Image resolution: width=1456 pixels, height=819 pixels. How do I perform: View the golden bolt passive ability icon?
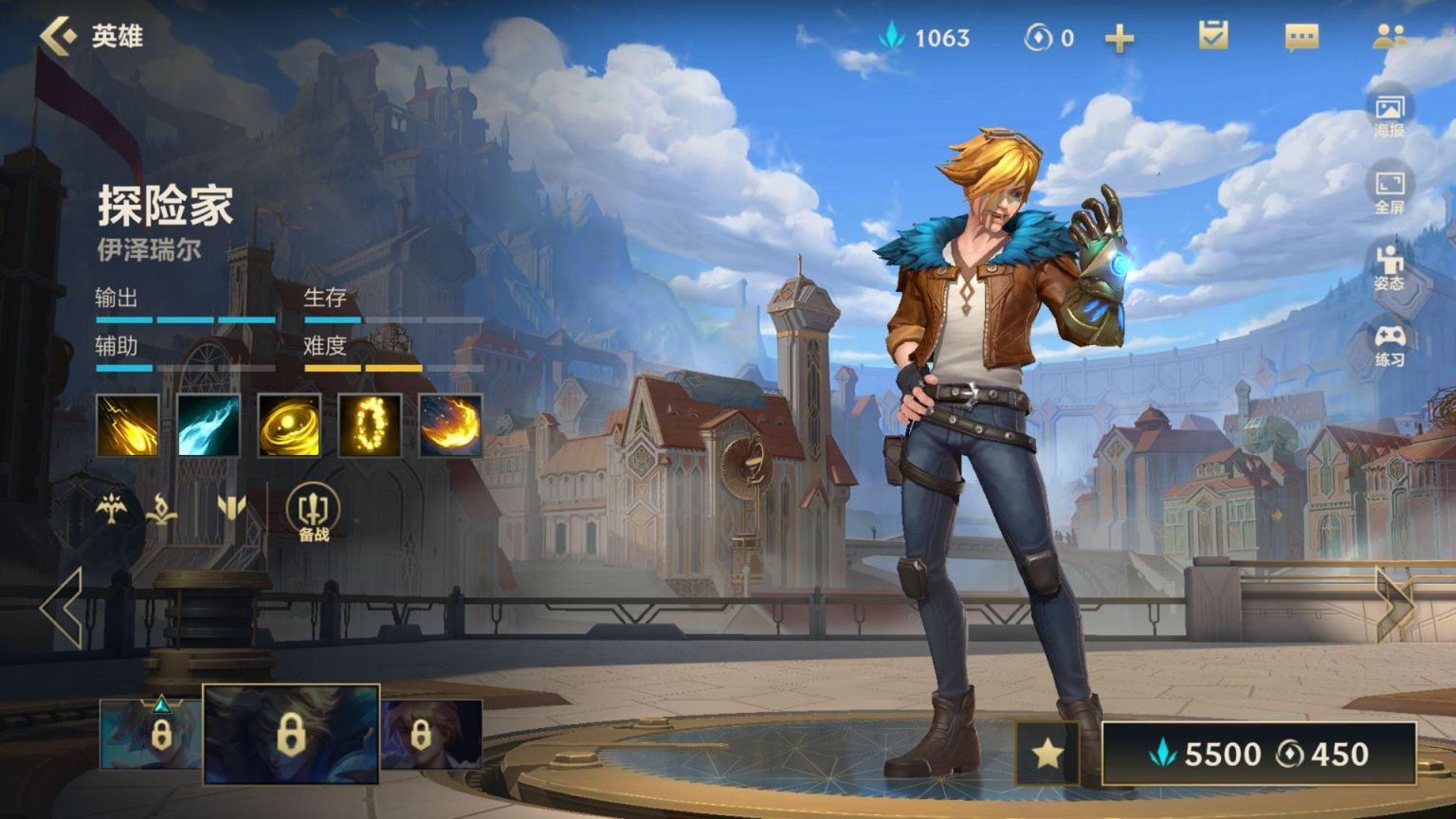click(128, 426)
